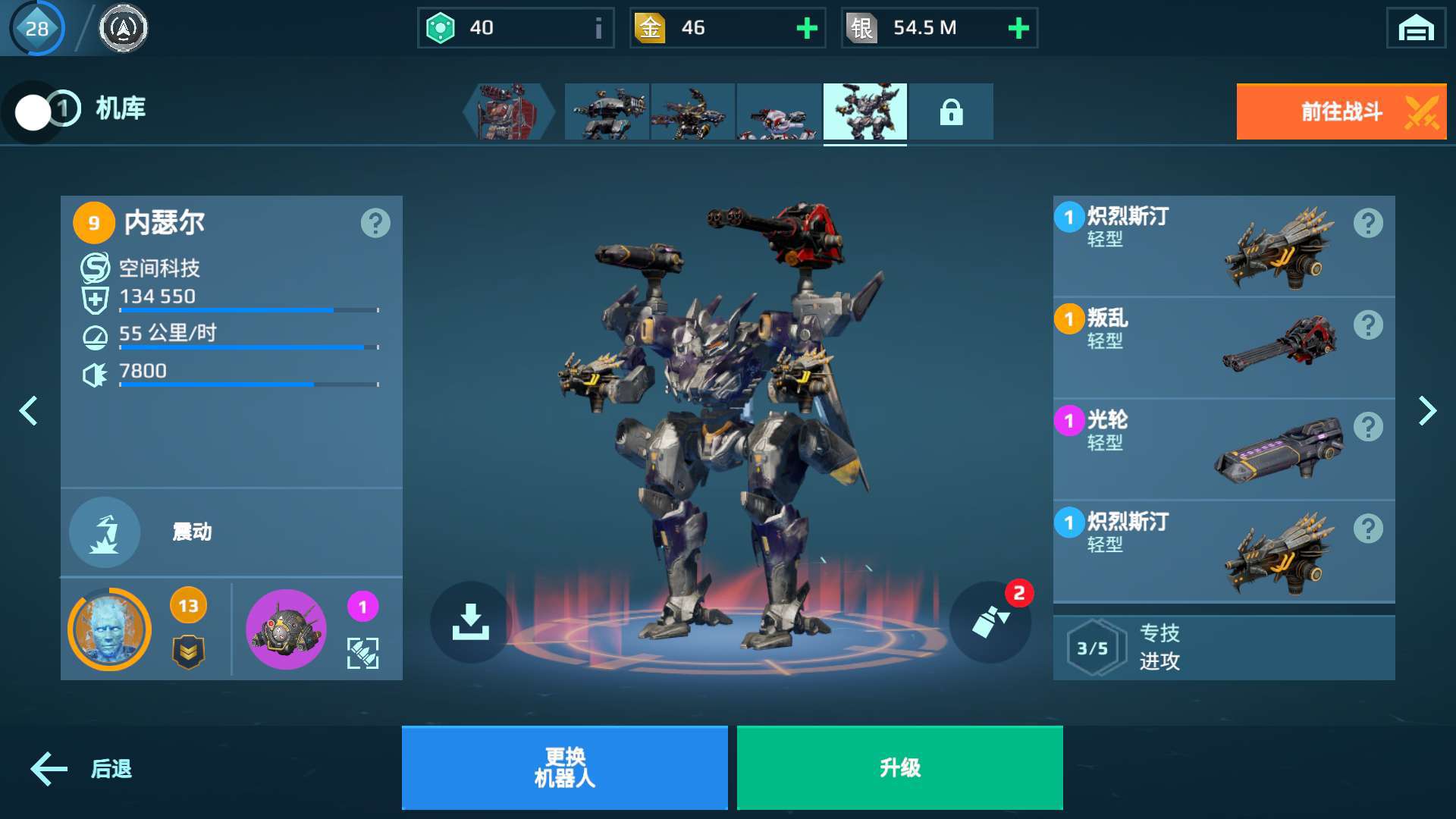Select the locked hangar slot
1456x819 pixels.
point(951,112)
